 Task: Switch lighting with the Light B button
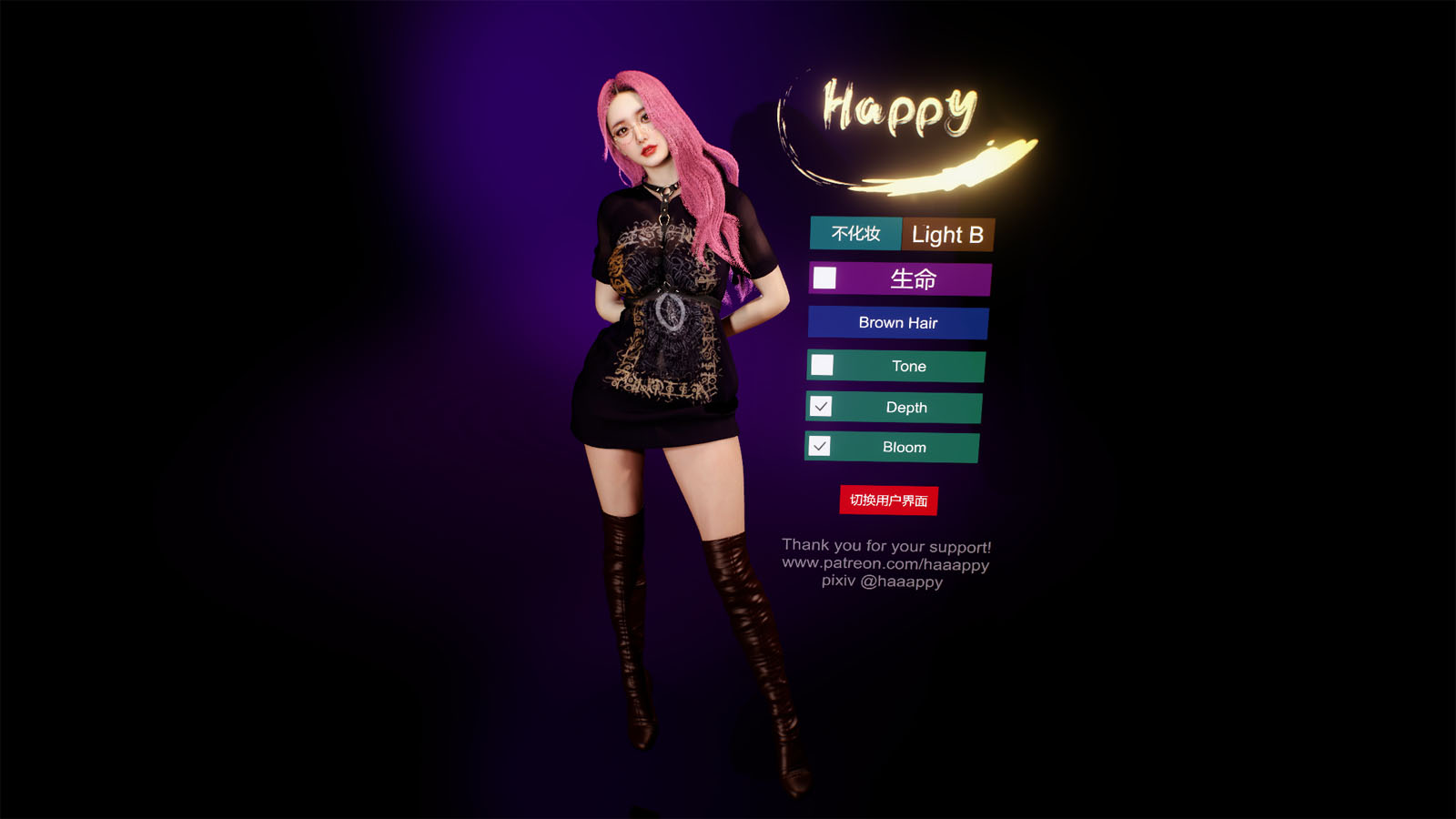(947, 235)
